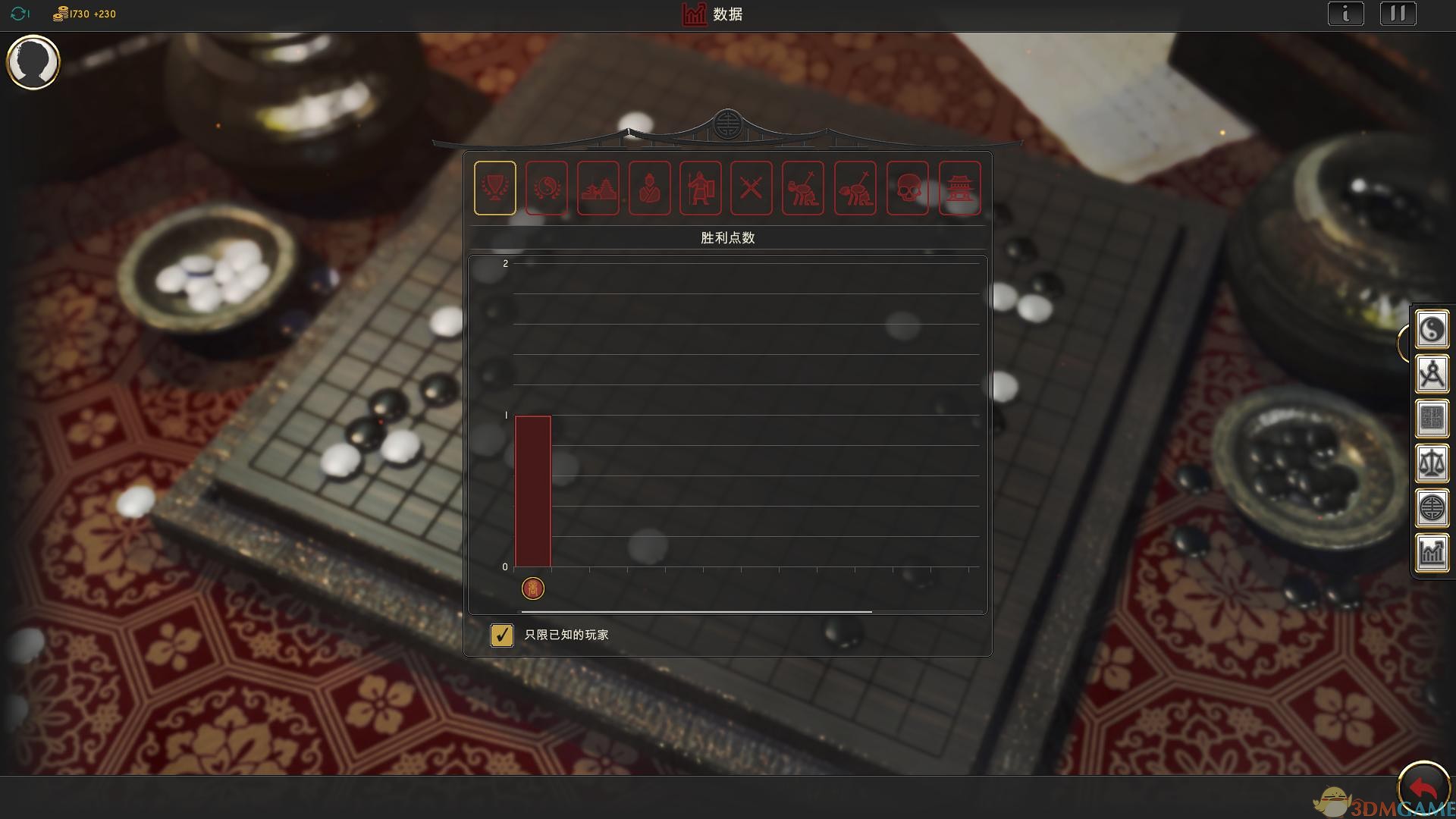Click the pause button
The height and width of the screenshot is (819, 1456).
[1398, 14]
